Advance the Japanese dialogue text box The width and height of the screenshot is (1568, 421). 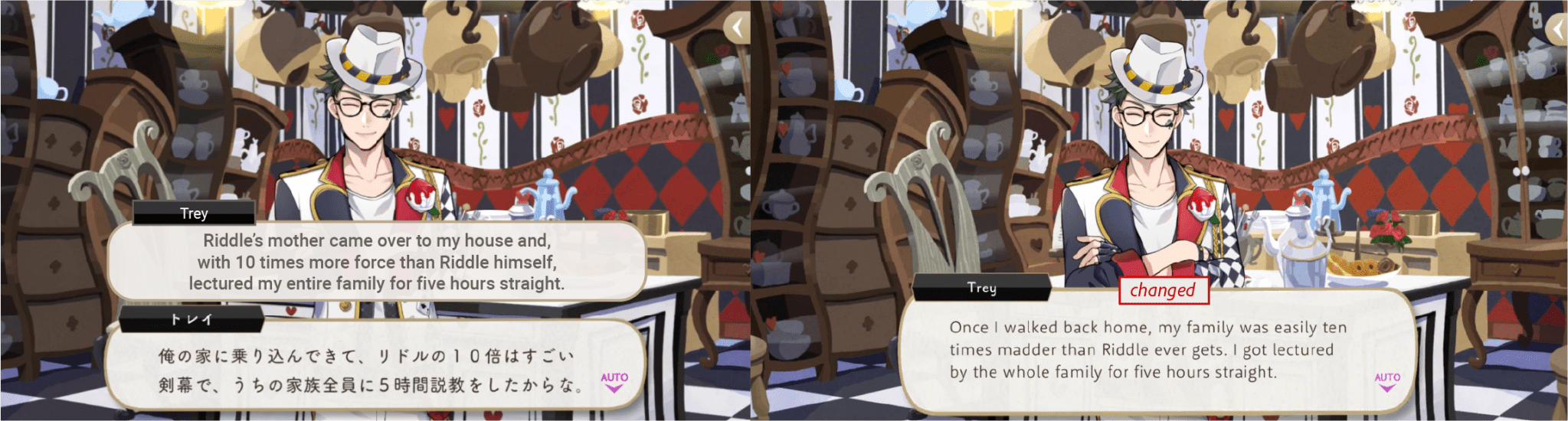(x=368, y=370)
